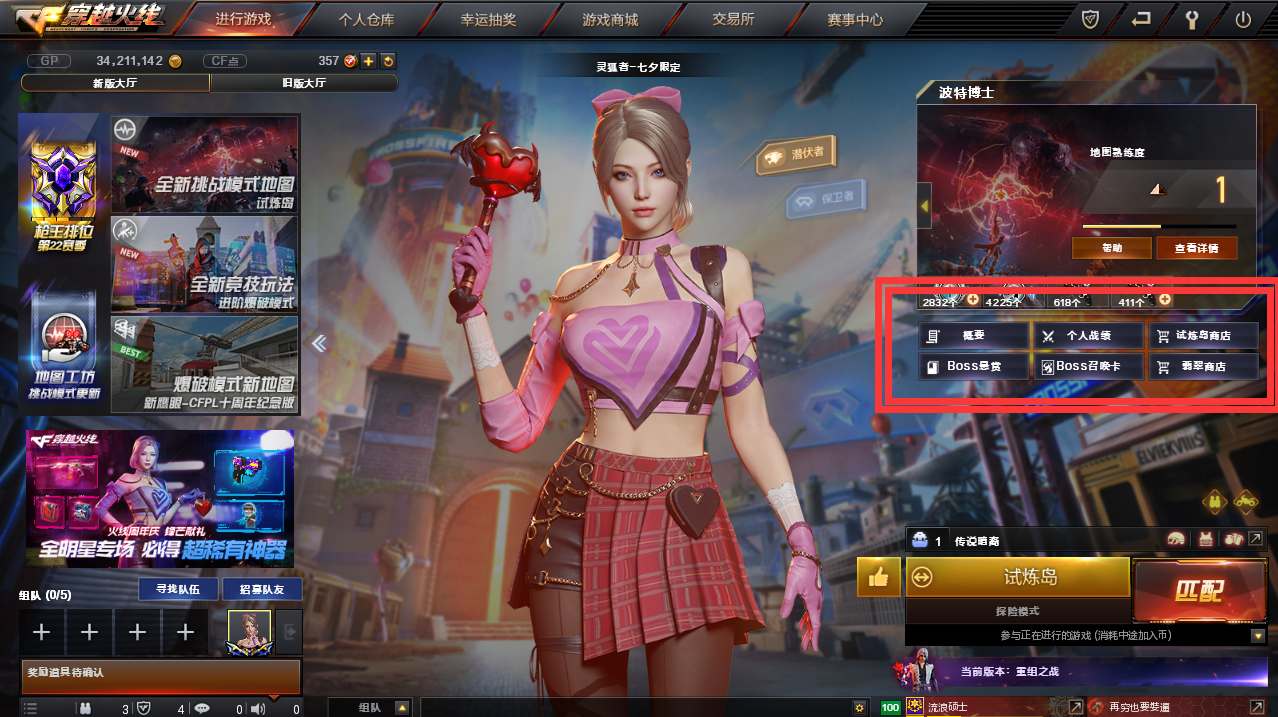This screenshot has width=1278, height=717.
Task: Click the thumbs-up recommend button
Action: [x=879, y=577]
